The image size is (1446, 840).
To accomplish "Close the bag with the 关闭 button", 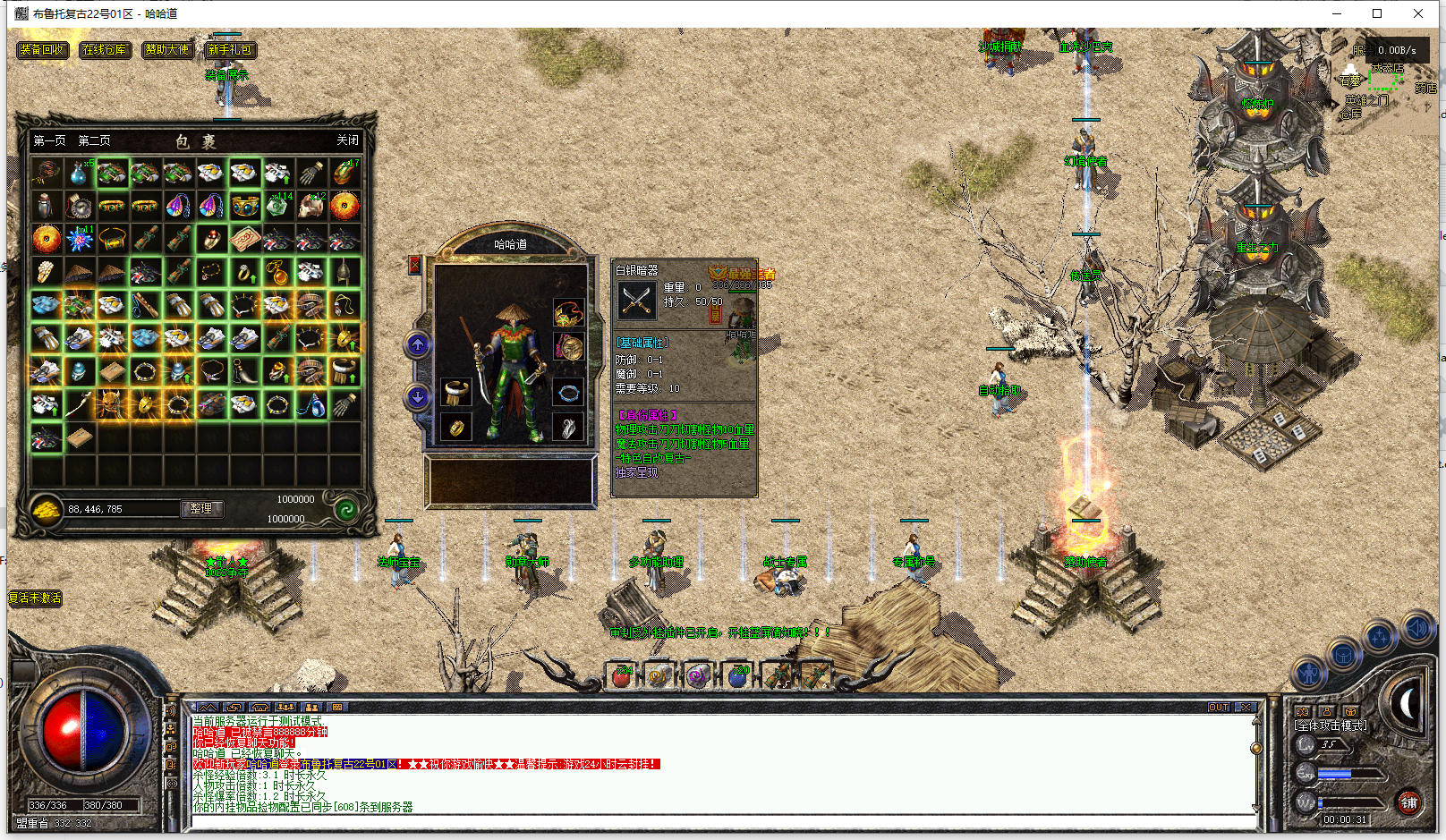I will point(347,140).
